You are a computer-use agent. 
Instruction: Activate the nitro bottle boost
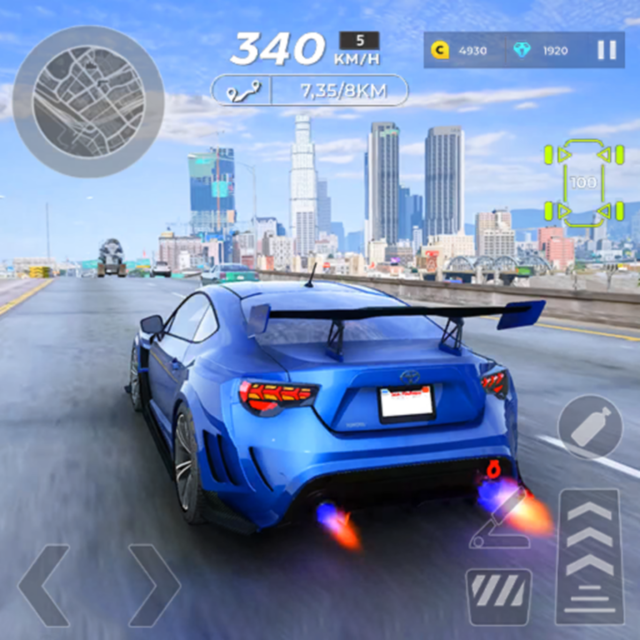coord(590,427)
